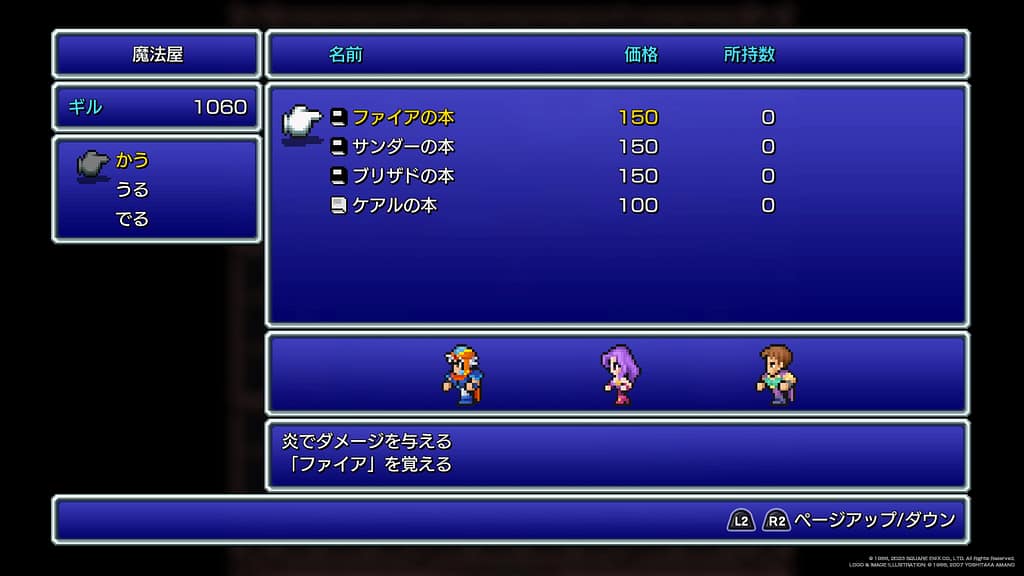Pick the サンダーの本 spell book
Image resolution: width=1024 pixels, height=576 pixels.
(x=402, y=146)
